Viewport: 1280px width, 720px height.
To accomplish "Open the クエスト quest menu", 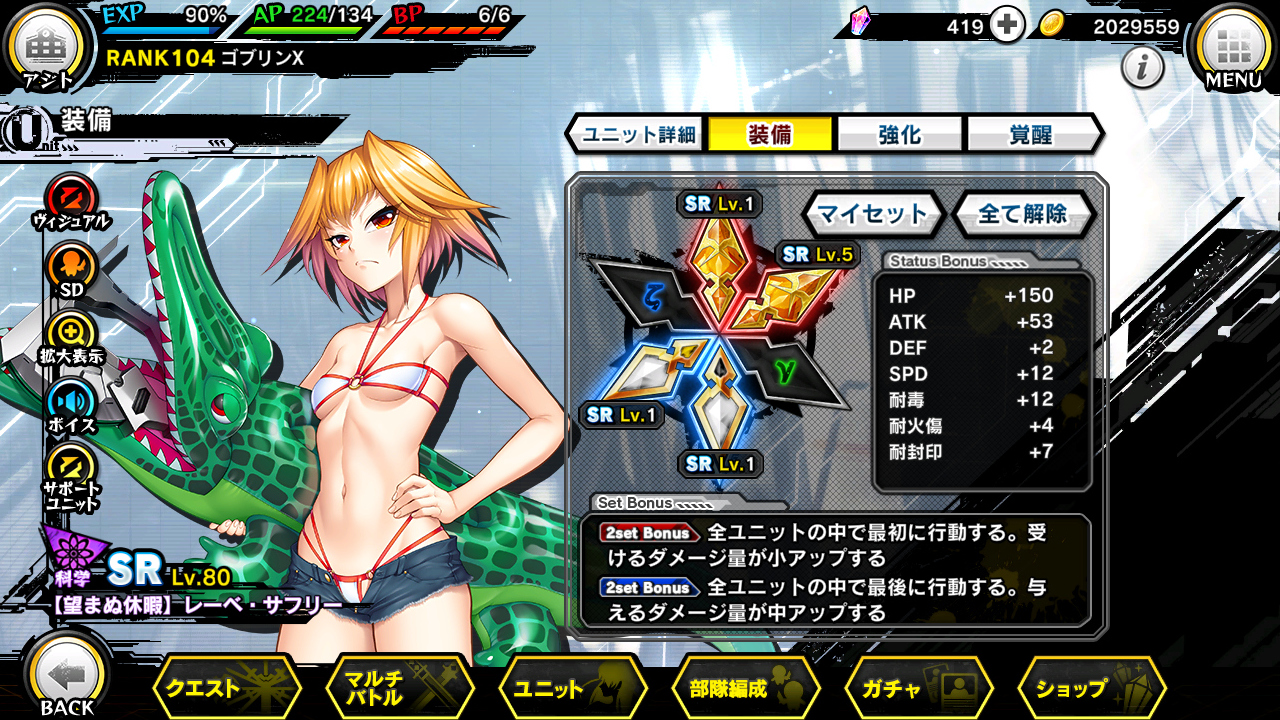I will click(226, 688).
